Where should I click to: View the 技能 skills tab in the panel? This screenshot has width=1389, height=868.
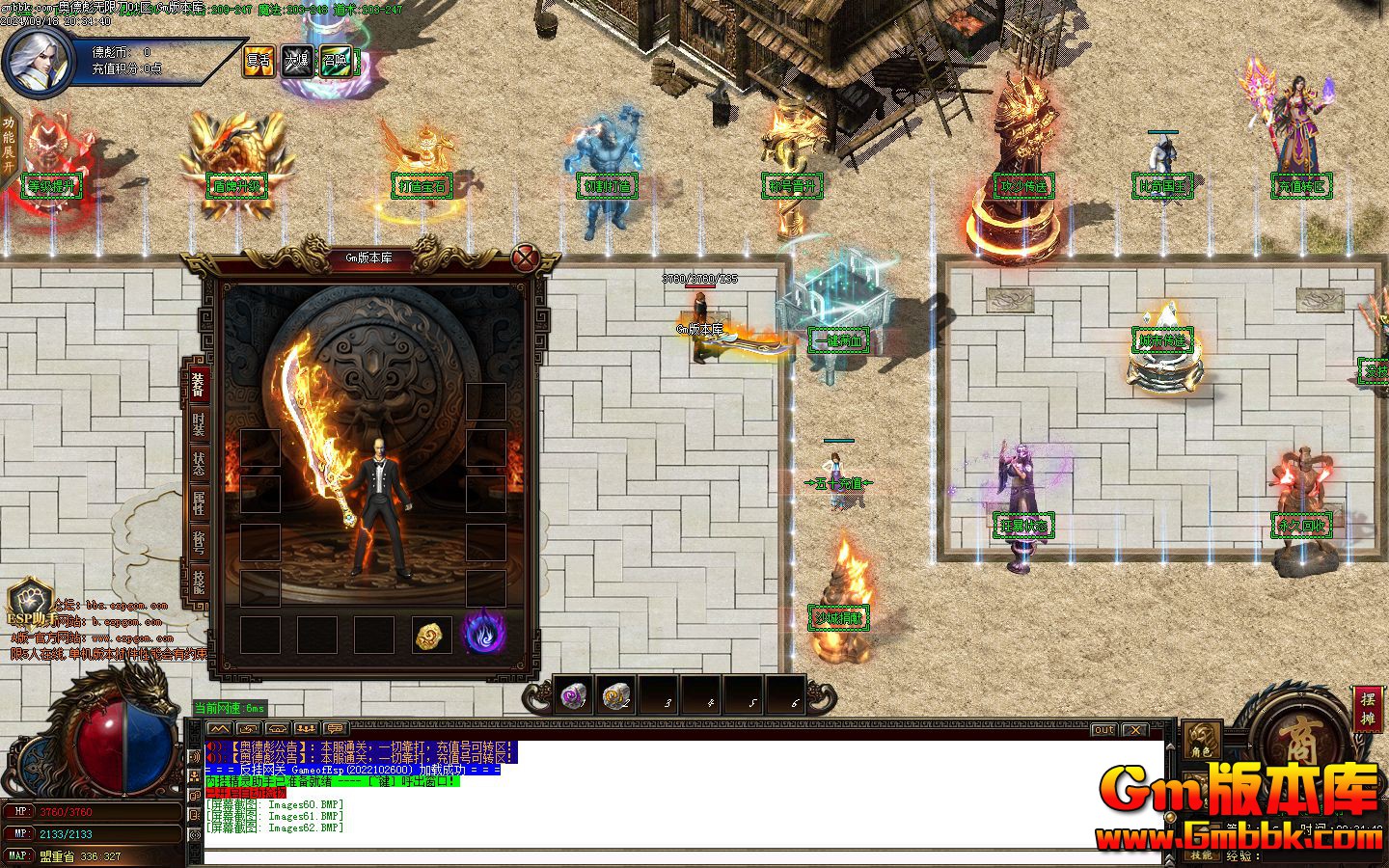198,581
